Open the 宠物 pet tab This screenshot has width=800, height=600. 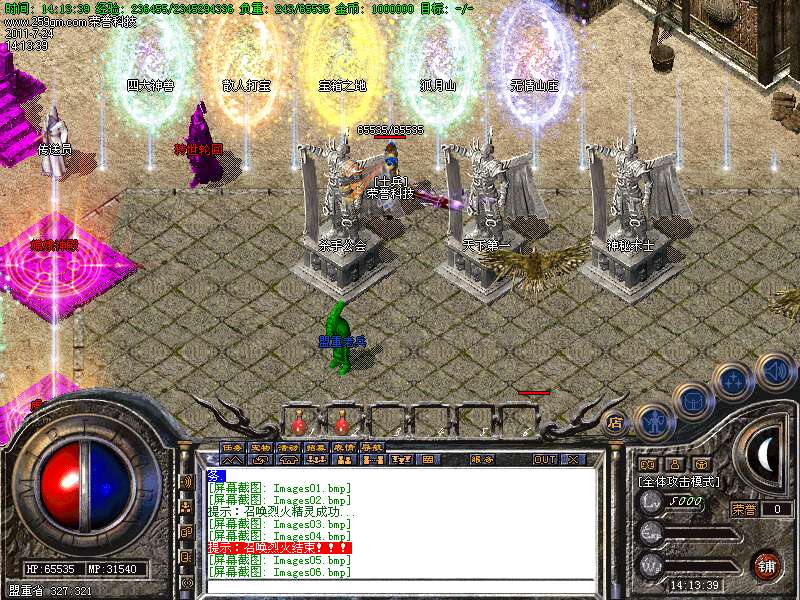pos(260,446)
